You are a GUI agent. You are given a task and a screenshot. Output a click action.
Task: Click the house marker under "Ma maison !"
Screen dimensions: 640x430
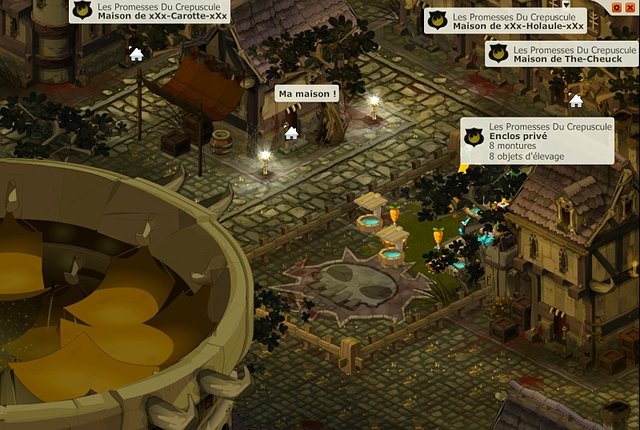click(291, 132)
